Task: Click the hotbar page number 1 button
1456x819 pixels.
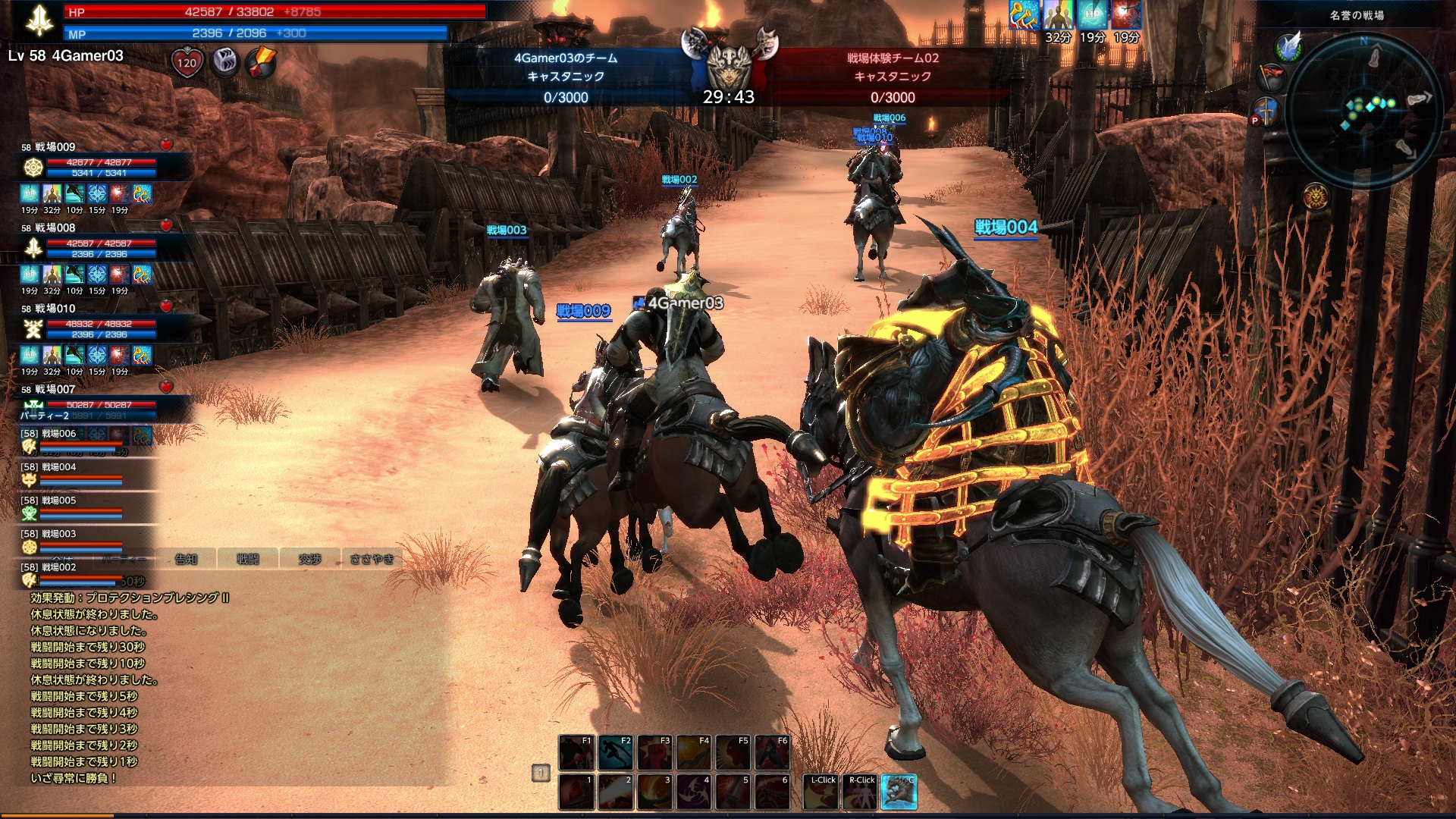Action: (541, 773)
